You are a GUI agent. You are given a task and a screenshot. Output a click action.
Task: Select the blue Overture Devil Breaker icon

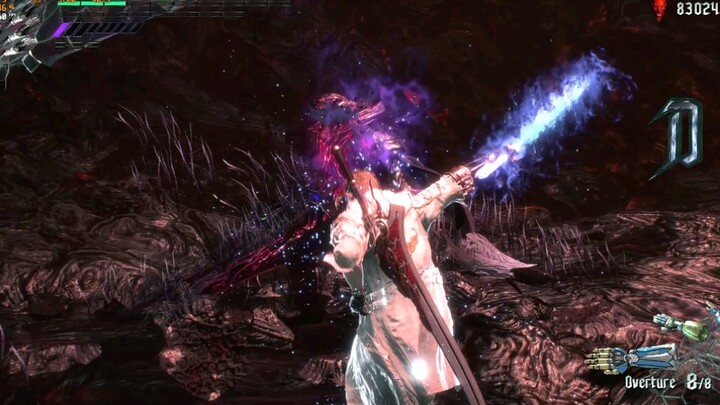click(617, 358)
